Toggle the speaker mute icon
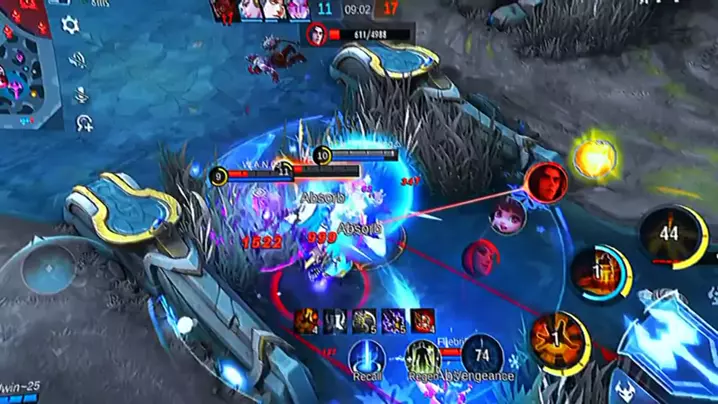The width and height of the screenshot is (718, 404). (76, 60)
